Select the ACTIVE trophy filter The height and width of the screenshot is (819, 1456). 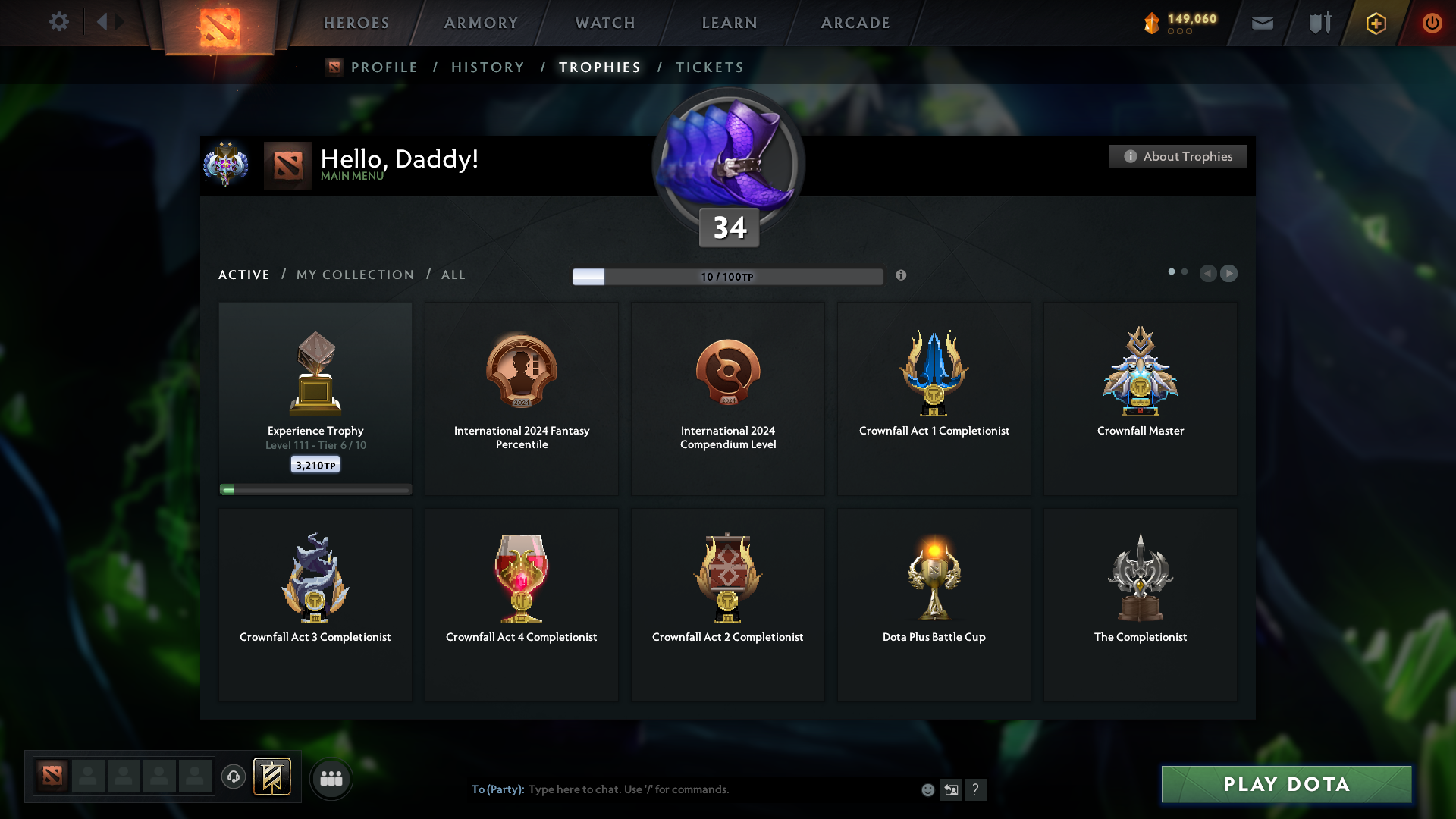(243, 275)
